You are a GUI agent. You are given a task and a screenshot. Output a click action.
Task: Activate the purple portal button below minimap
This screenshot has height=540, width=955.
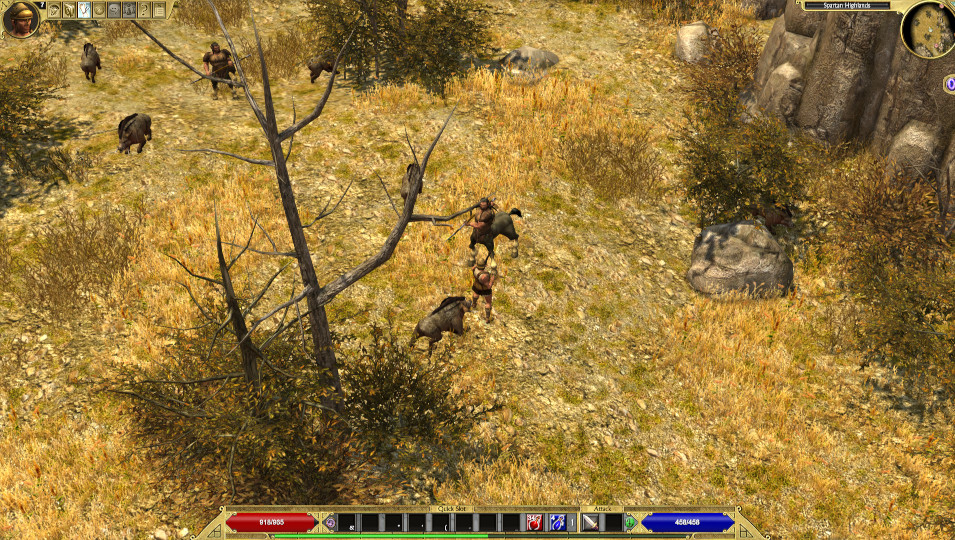[949, 84]
